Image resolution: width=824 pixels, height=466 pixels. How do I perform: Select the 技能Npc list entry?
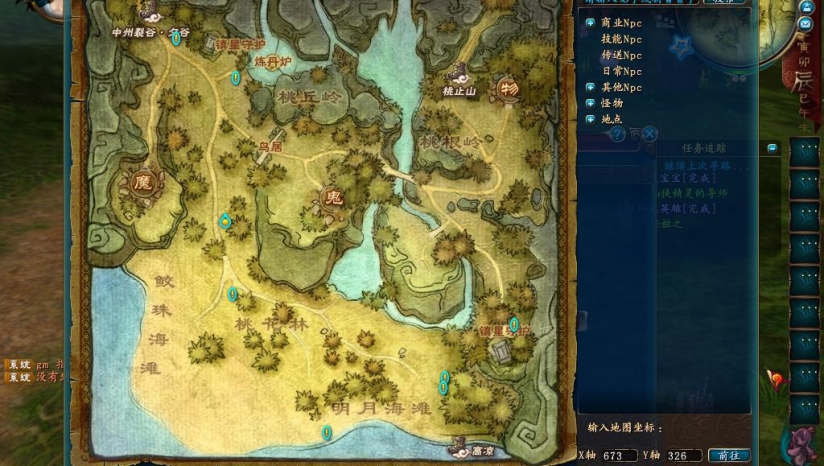tap(621, 39)
